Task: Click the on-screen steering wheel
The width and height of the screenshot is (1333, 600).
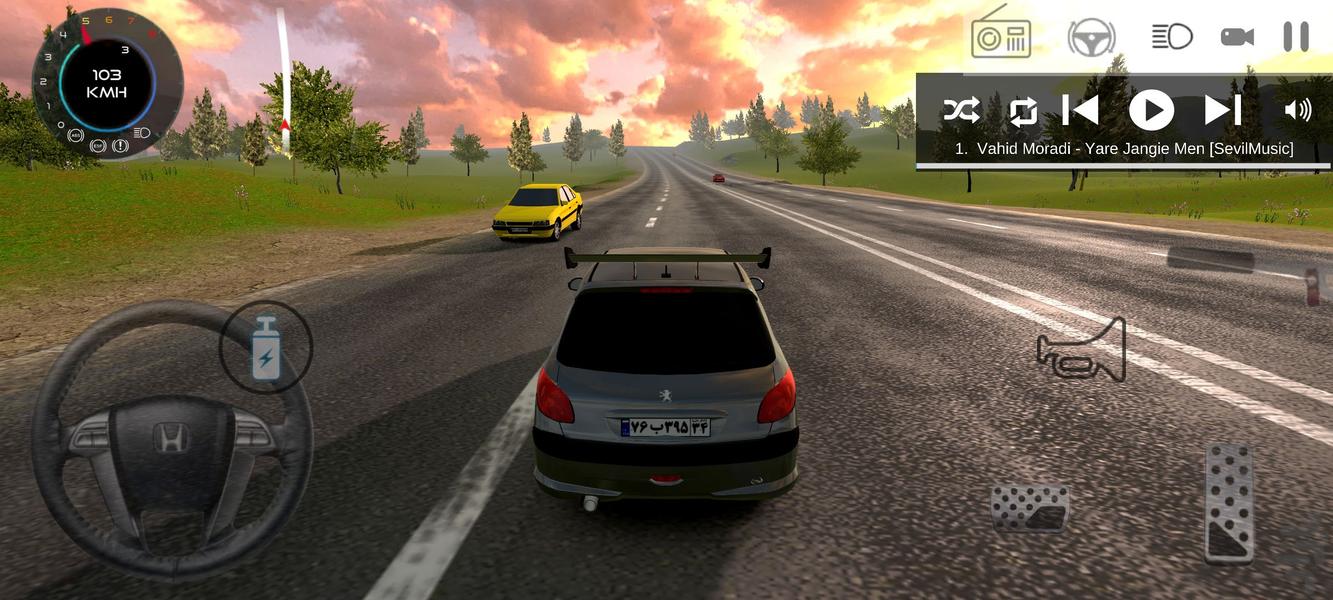Action: click(172, 441)
